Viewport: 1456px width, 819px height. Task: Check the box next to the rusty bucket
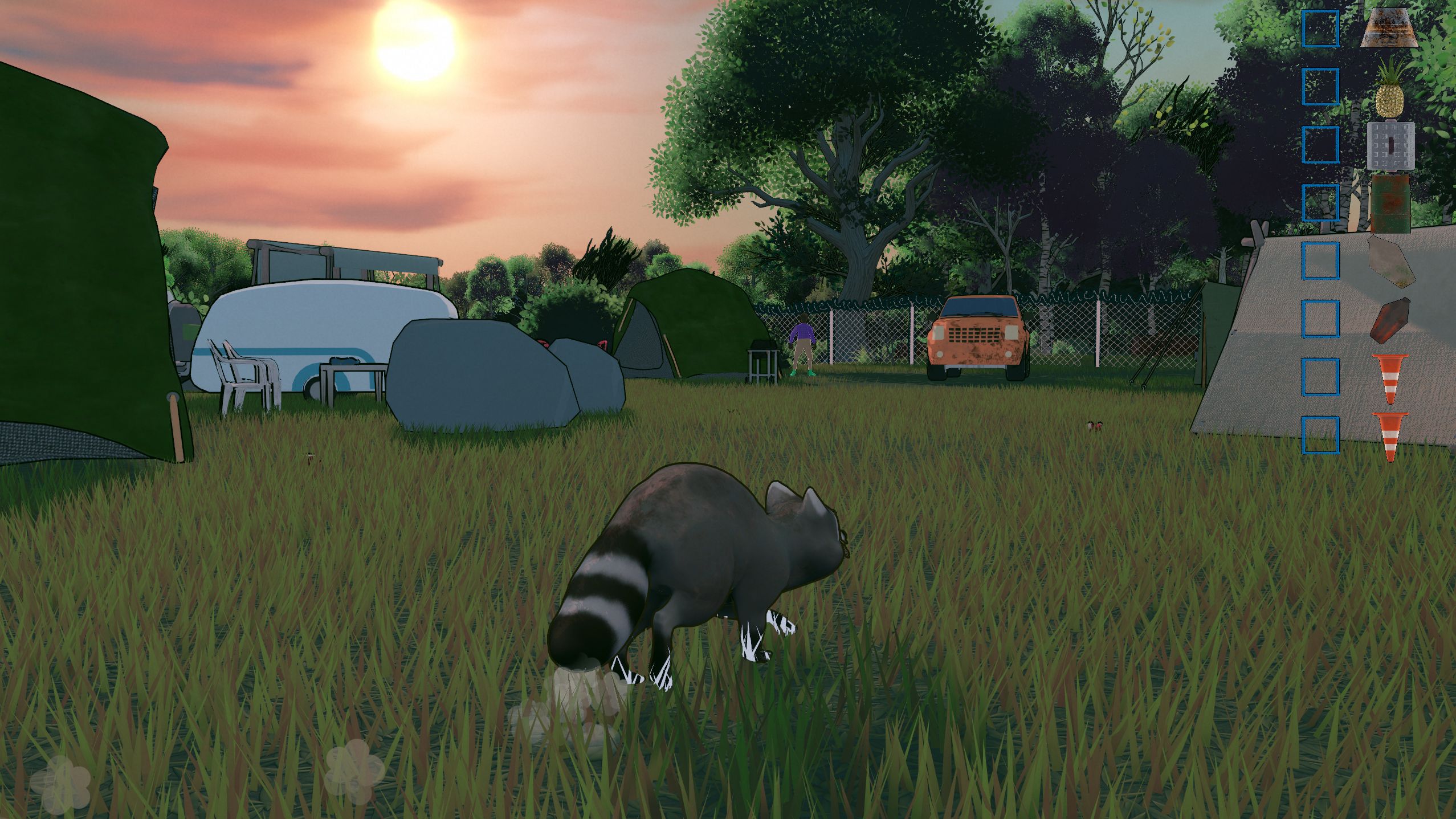point(1320,28)
